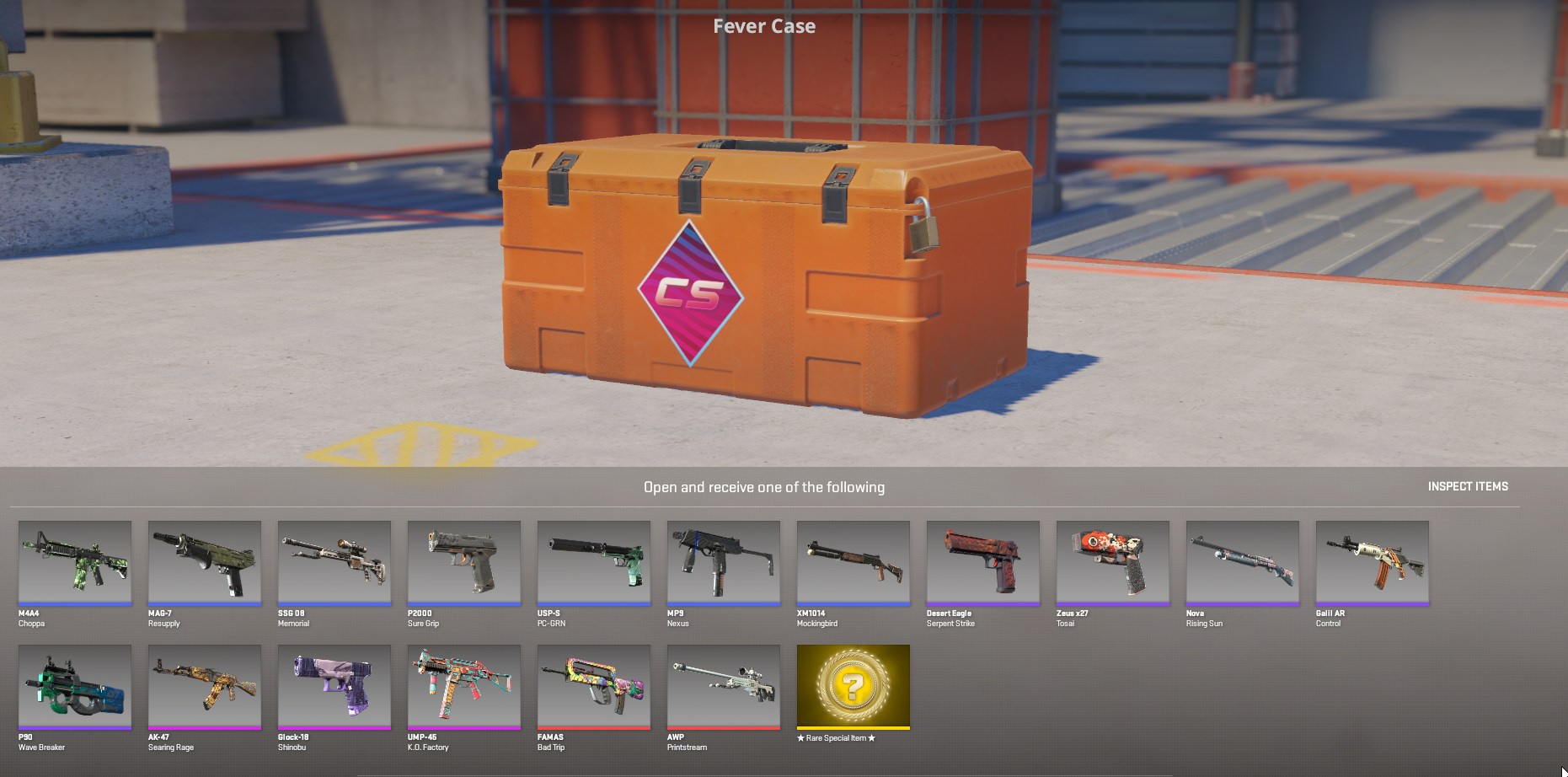This screenshot has height=777, width=1568.
Task: Choose the Zeus x27 Tosai skin
Action: (x=1113, y=562)
